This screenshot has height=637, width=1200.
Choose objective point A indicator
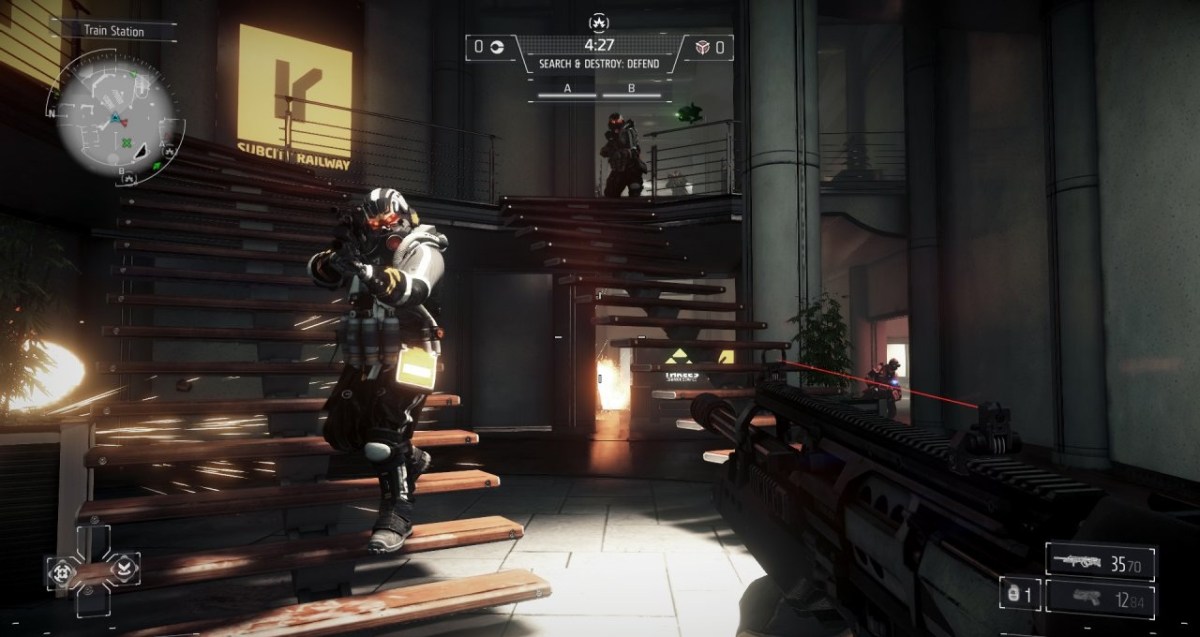click(x=567, y=90)
